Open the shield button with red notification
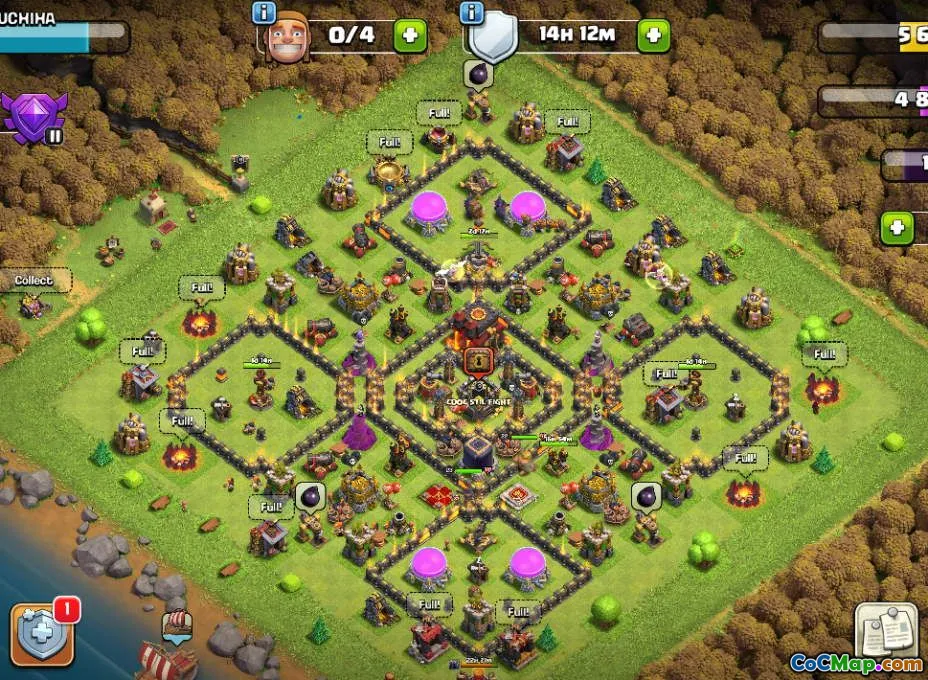928x680 pixels. pos(42,635)
